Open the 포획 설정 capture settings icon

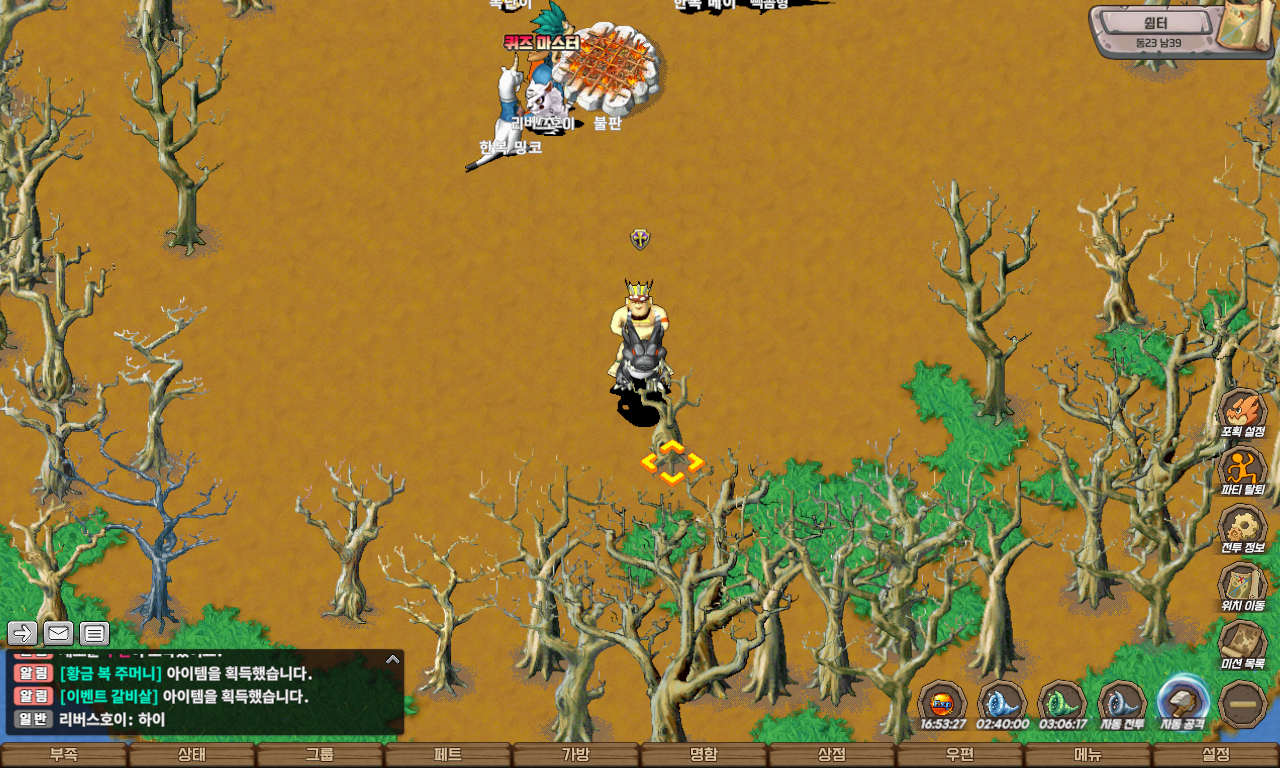[1243, 412]
